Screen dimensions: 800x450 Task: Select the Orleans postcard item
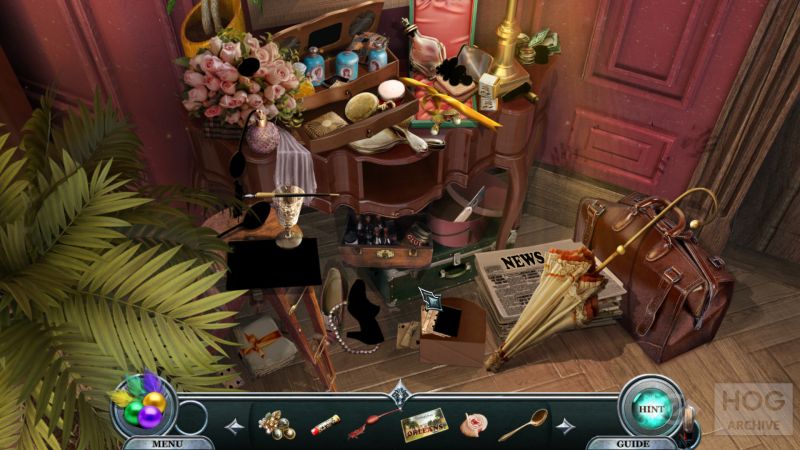click(424, 426)
